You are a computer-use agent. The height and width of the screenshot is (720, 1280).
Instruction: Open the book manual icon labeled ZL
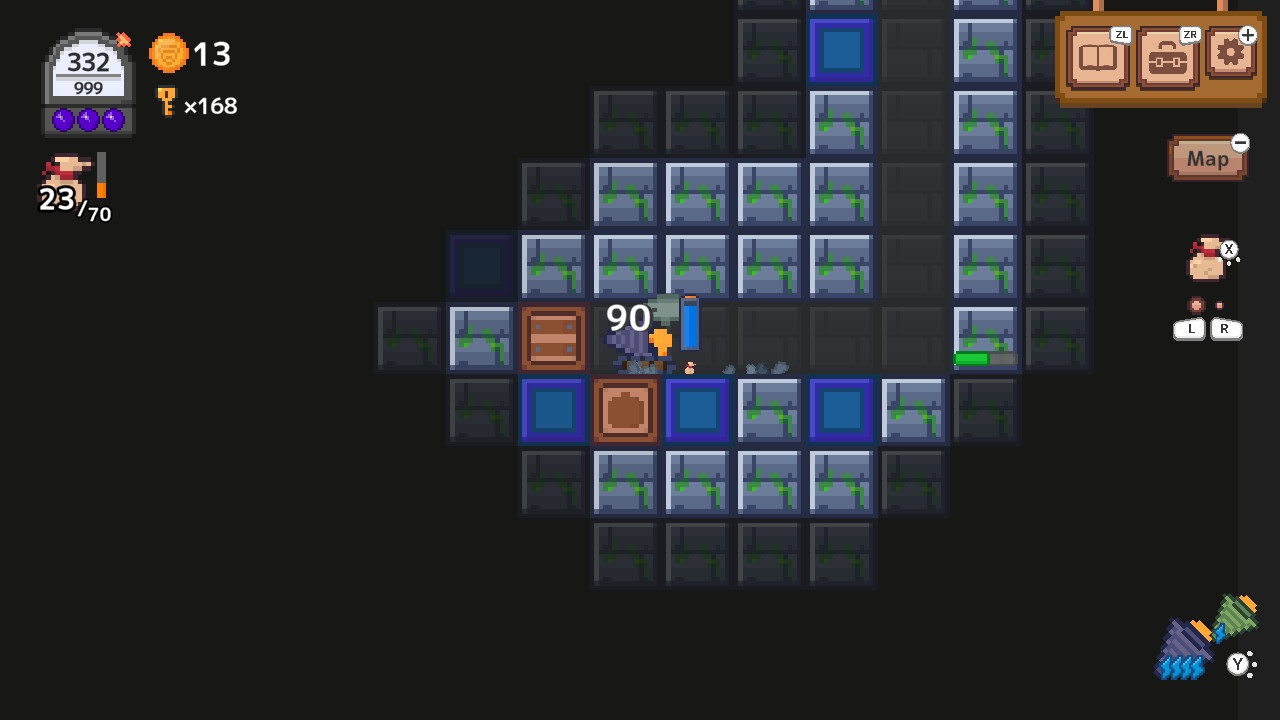pos(1097,58)
